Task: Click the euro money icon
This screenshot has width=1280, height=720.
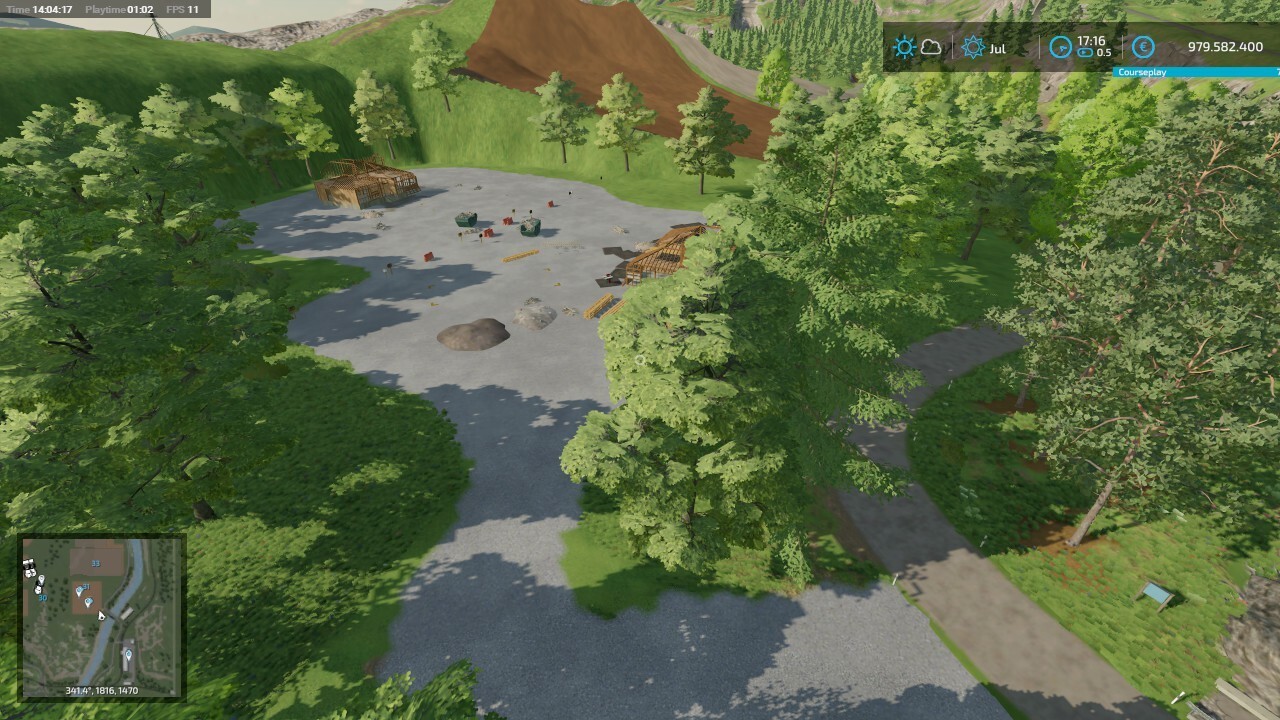Action: click(x=1142, y=47)
